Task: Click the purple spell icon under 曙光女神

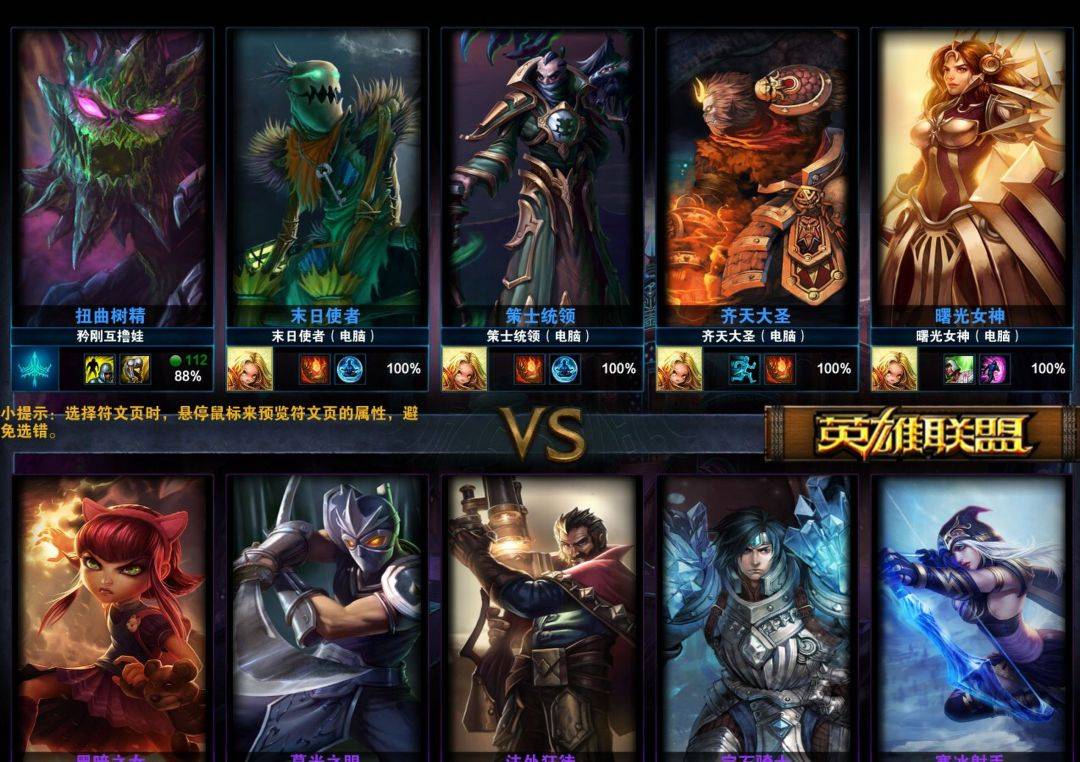Action: (994, 369)
